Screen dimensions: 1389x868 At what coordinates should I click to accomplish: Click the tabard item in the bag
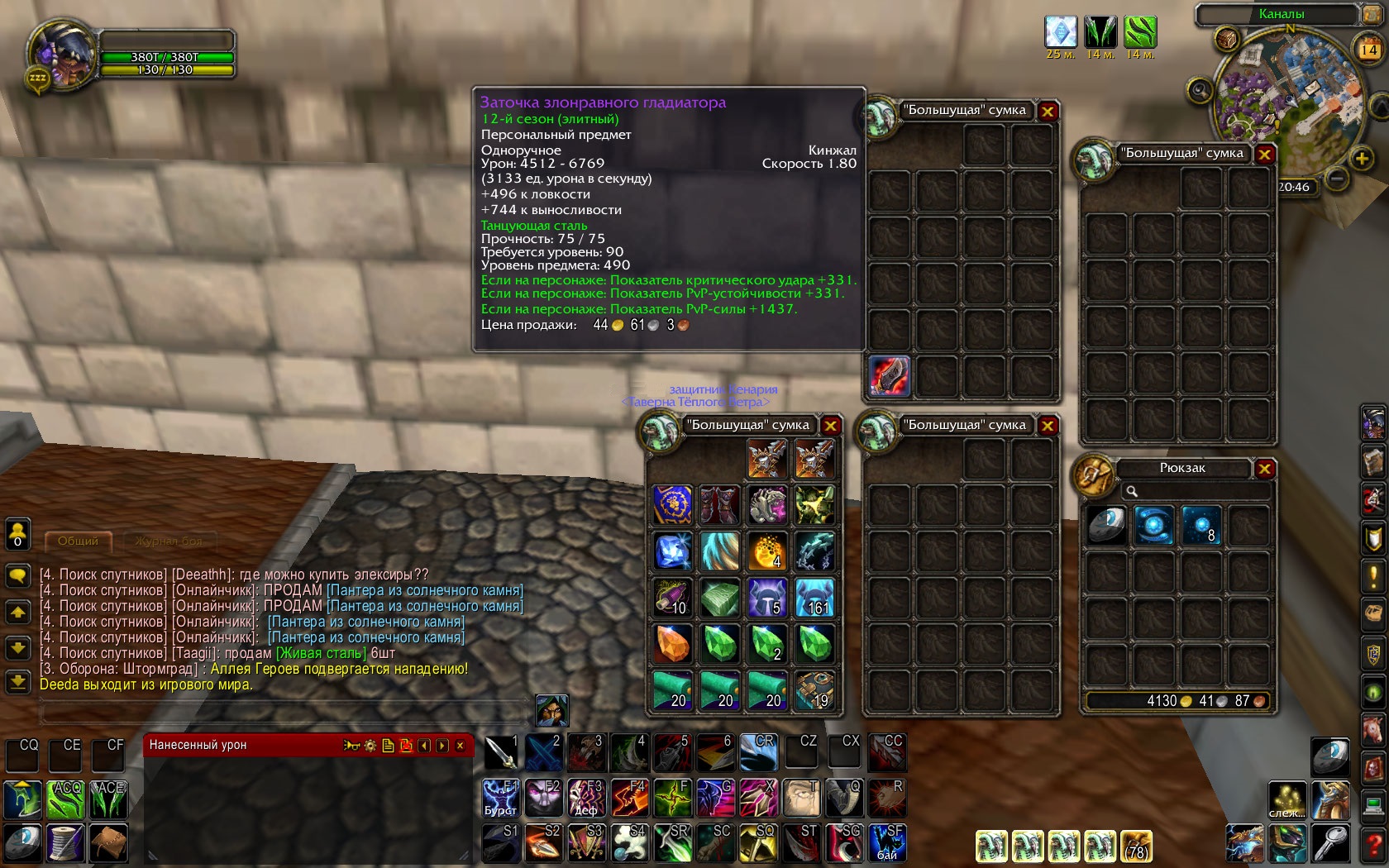[x=672, y=504]
